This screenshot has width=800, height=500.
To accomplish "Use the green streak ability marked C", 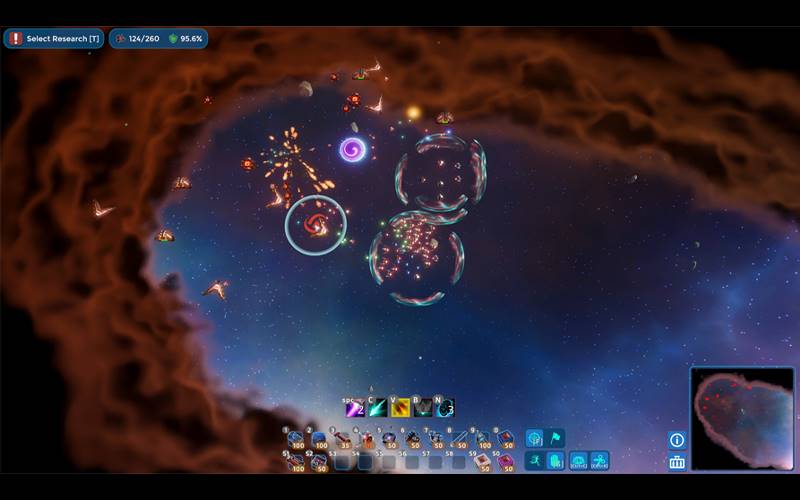I will click(x=377, y=408).
